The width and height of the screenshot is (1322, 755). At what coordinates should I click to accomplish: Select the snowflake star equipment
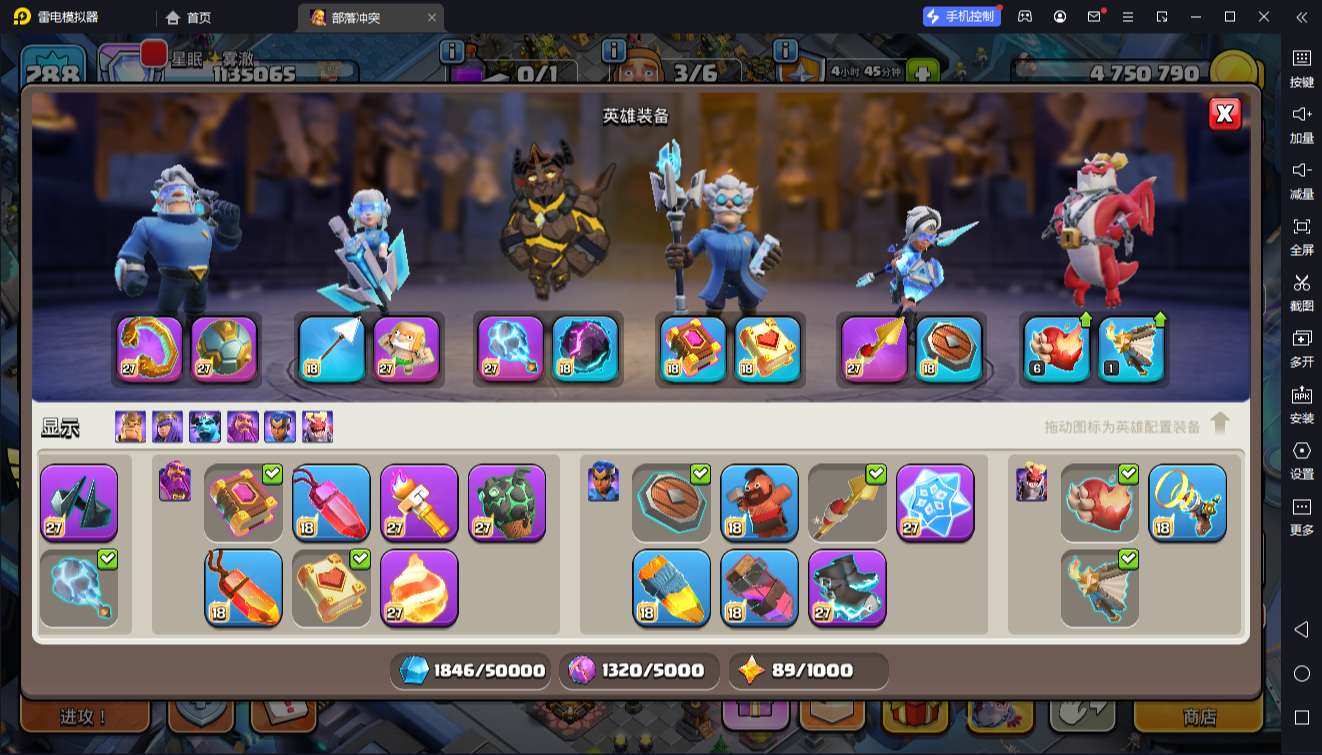click(x=935, y=502)
